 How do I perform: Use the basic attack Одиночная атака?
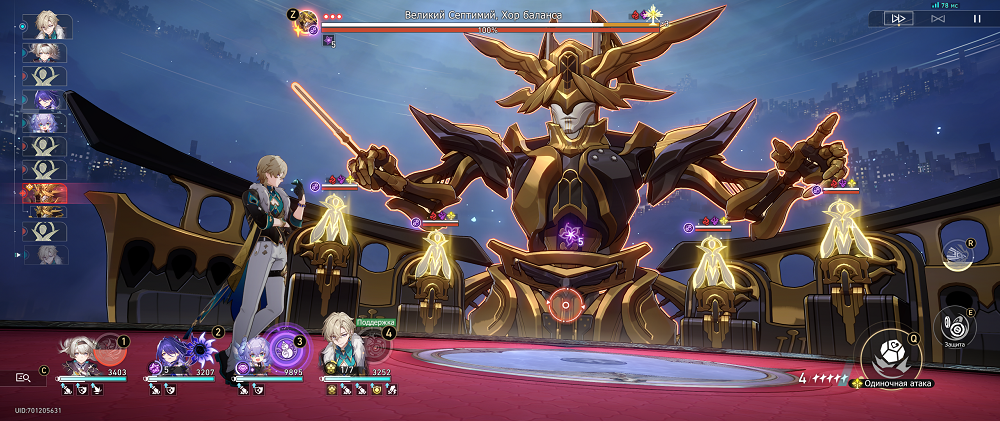pos(886,356)
